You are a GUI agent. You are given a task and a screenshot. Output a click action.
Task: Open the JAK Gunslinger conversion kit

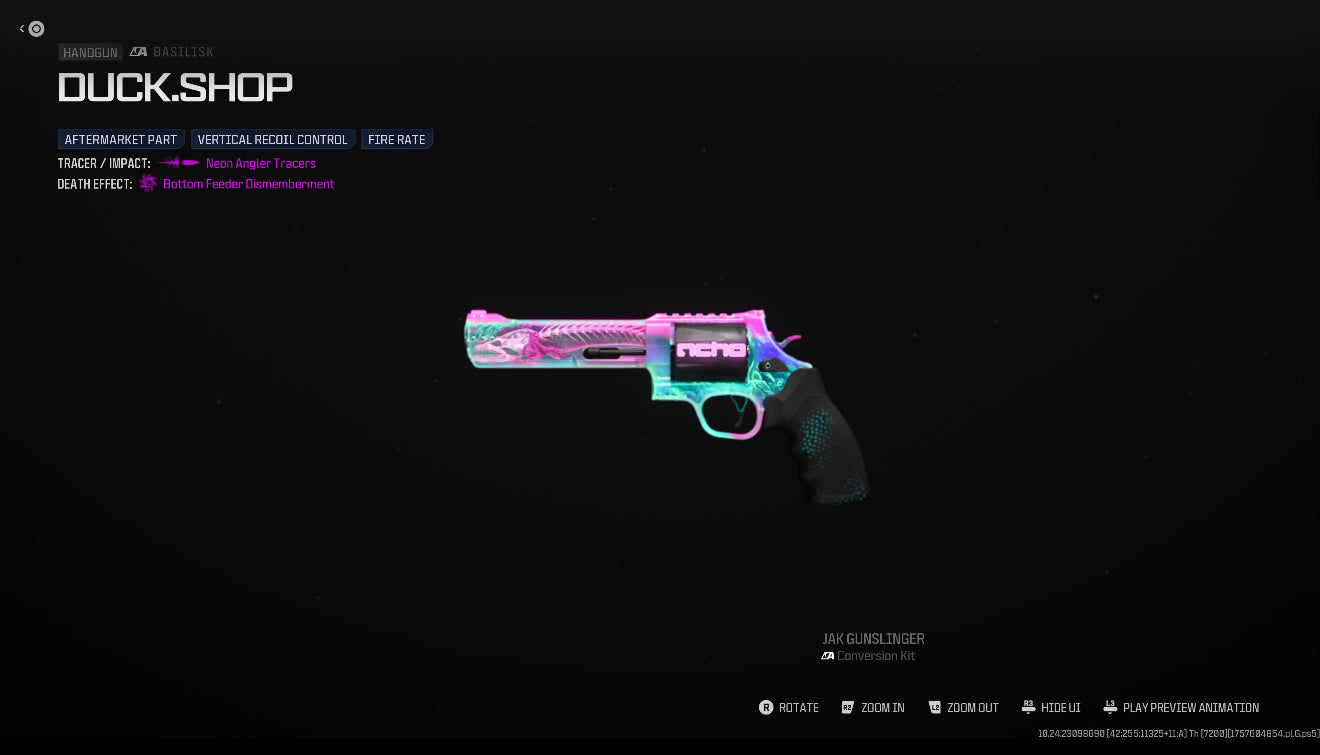(x=873, y=646)
